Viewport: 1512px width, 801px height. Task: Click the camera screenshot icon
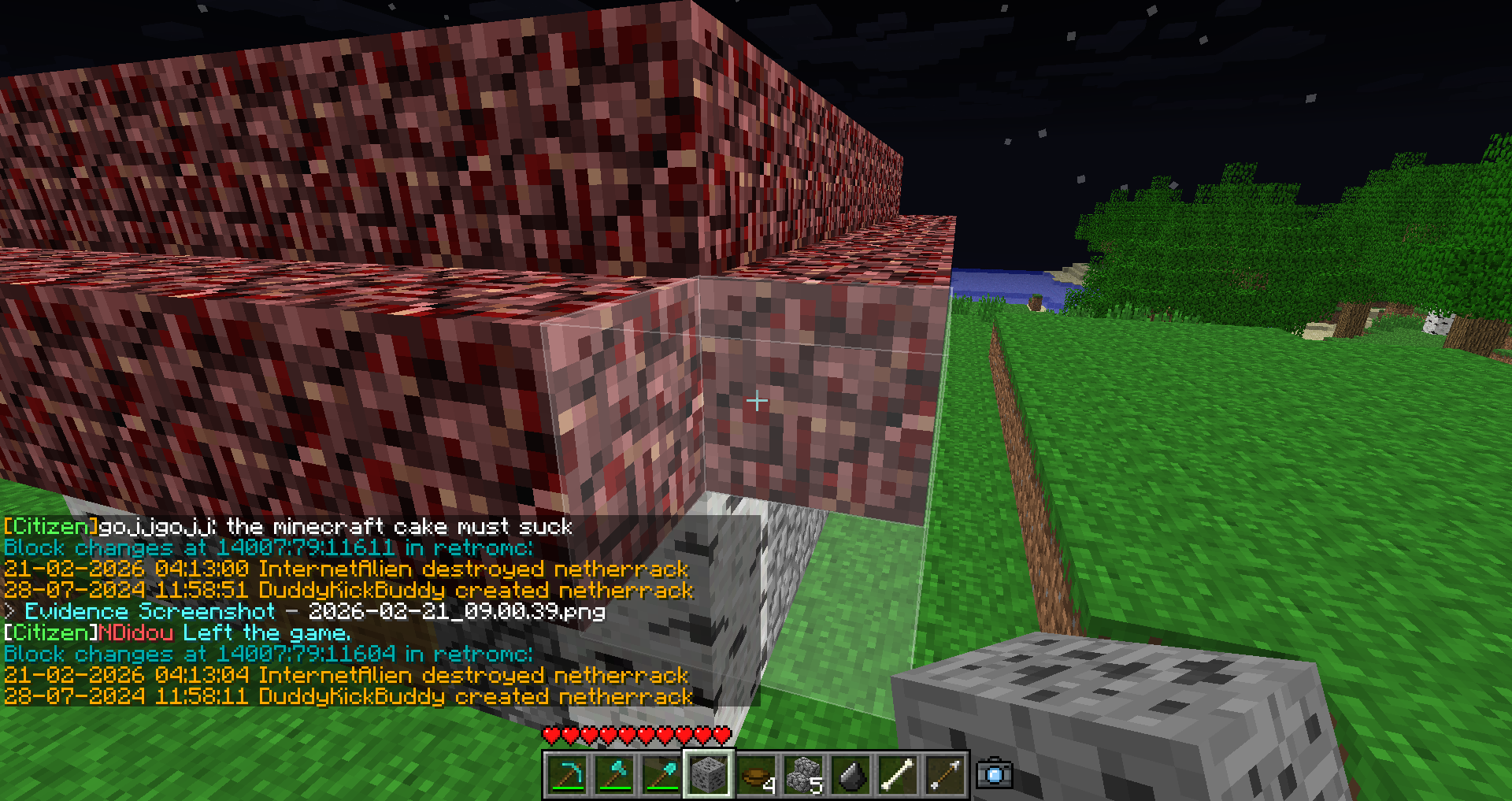pos(994,773)
